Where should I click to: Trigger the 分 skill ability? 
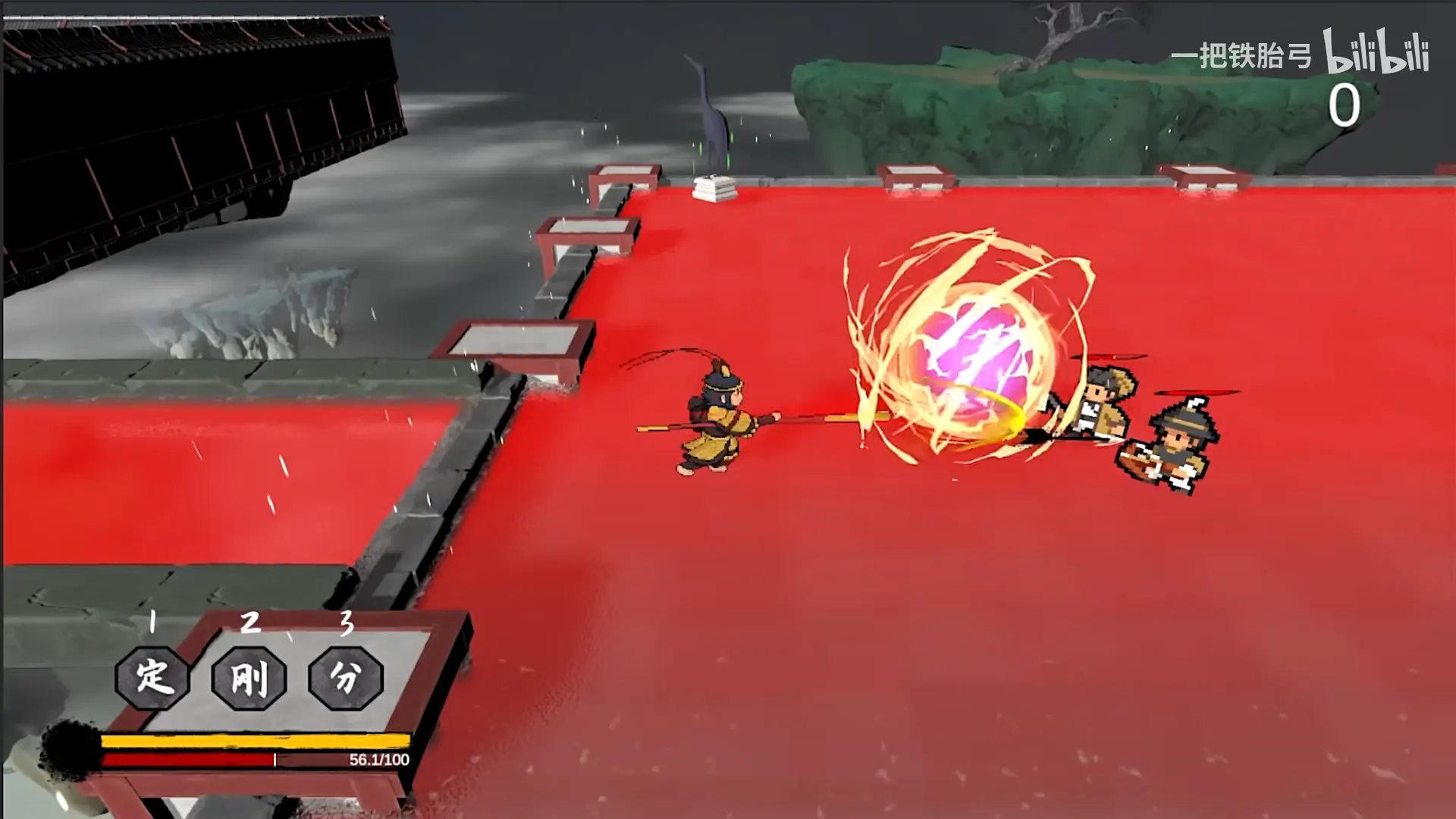pos(346,676)
